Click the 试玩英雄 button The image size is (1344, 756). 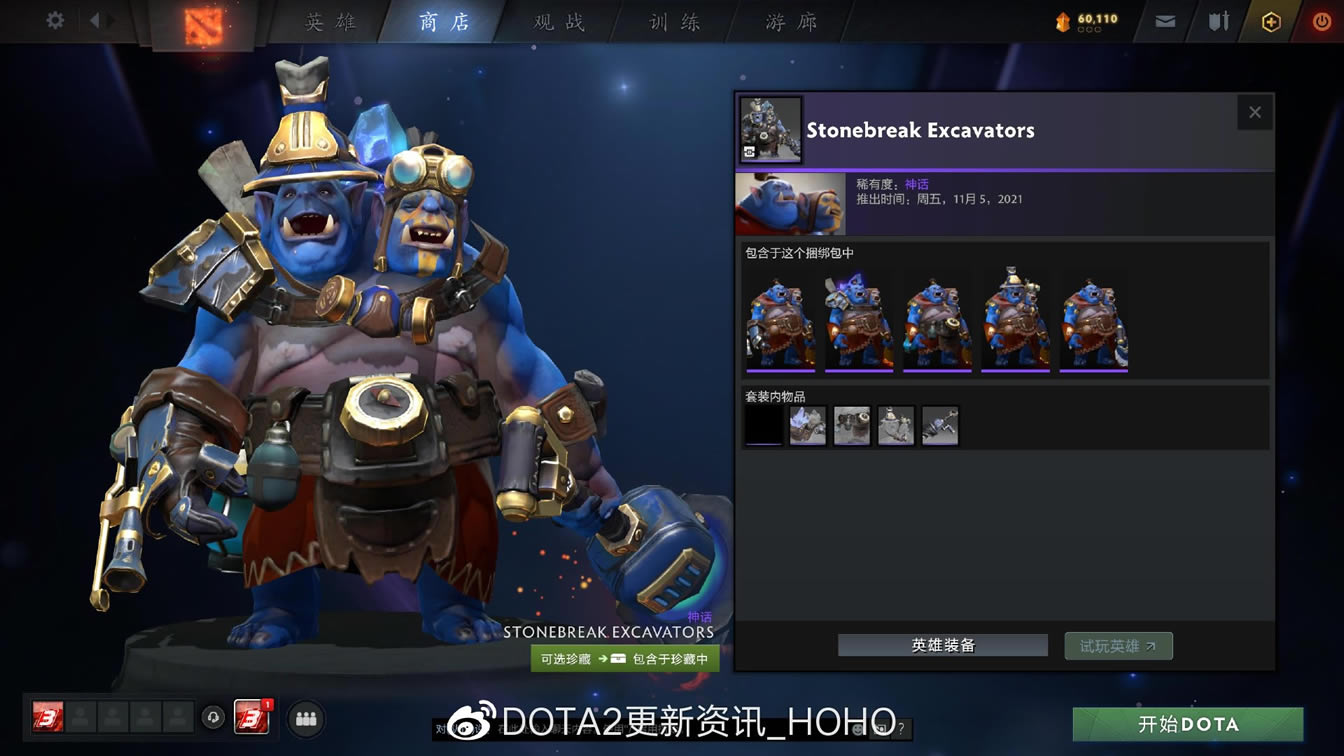click(x=1118, y=645)
